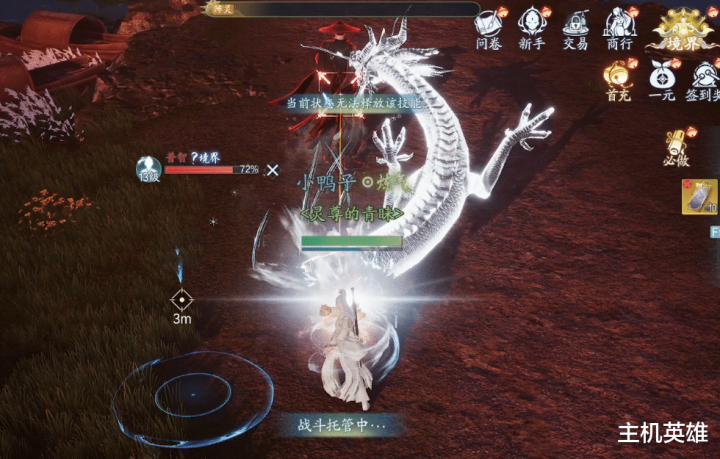Close the target frame with the X
Image resolution: width=720 pixels, height=459 pixels.
(272, 170)
